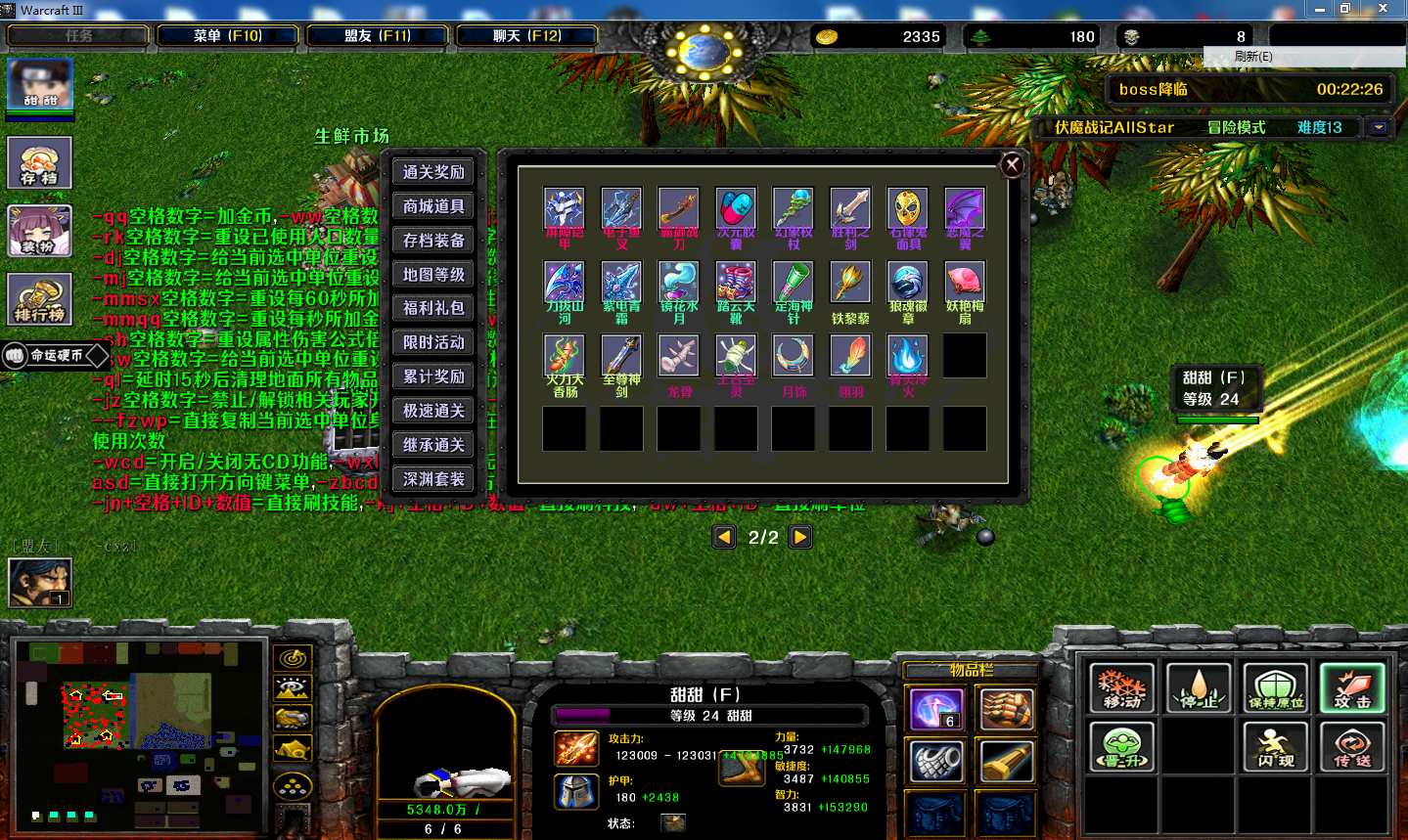Viewport: 1408px width, 840px height.
Task: Click the 存档 save button
Action: click(39, 162)
